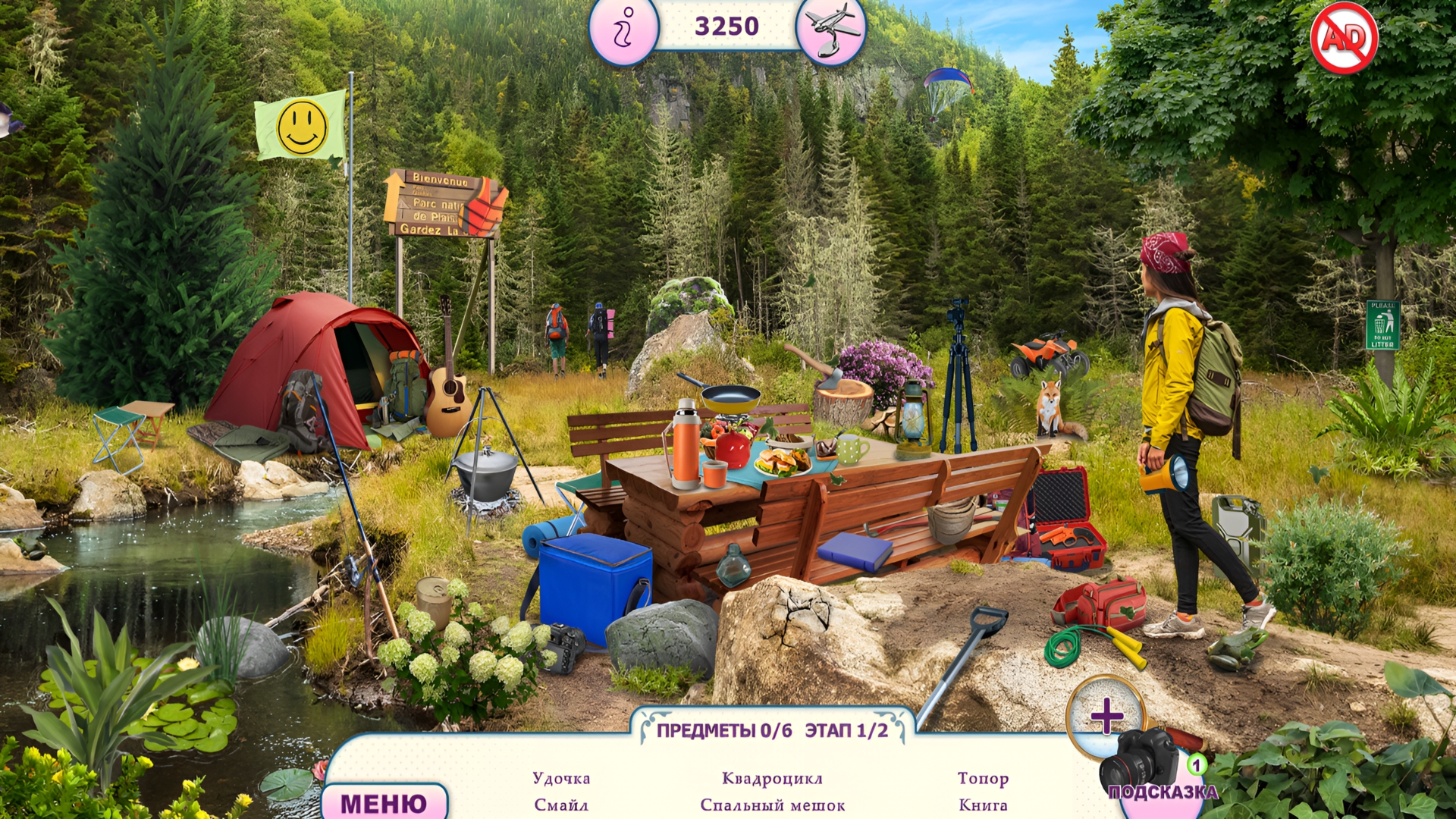Click the score counter showing 3250
Image resolution: width=1456 pixels, height=819 pixels.
tap(726, 26)
